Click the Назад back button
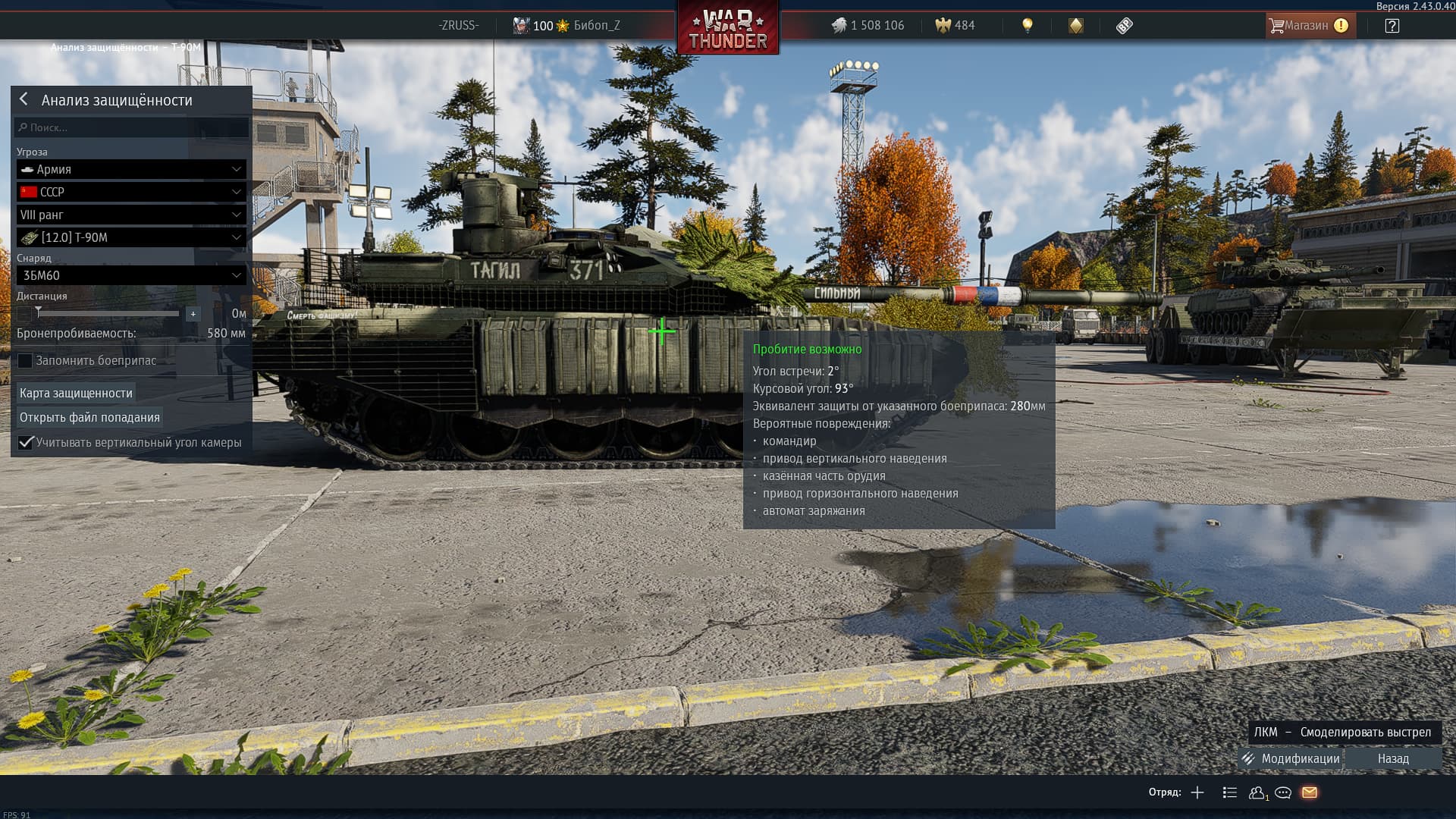 pos(1393,758)
